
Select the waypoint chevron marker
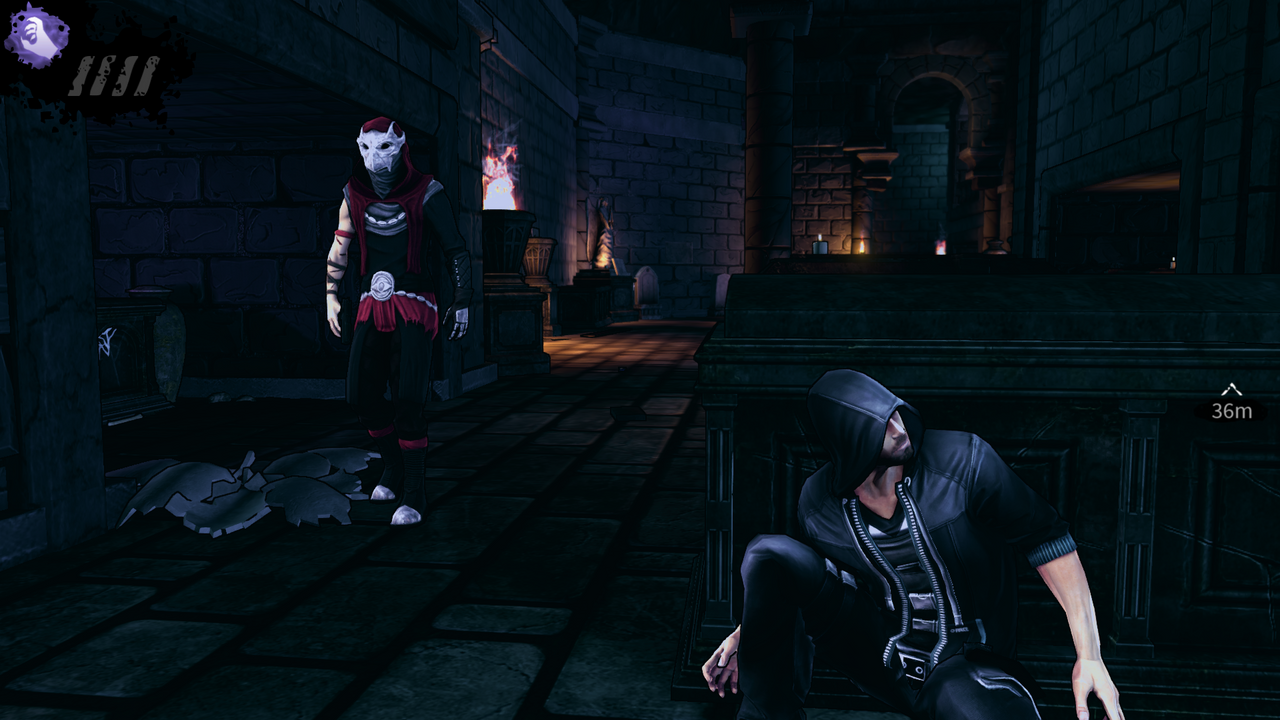click(x=1230, y=390)
